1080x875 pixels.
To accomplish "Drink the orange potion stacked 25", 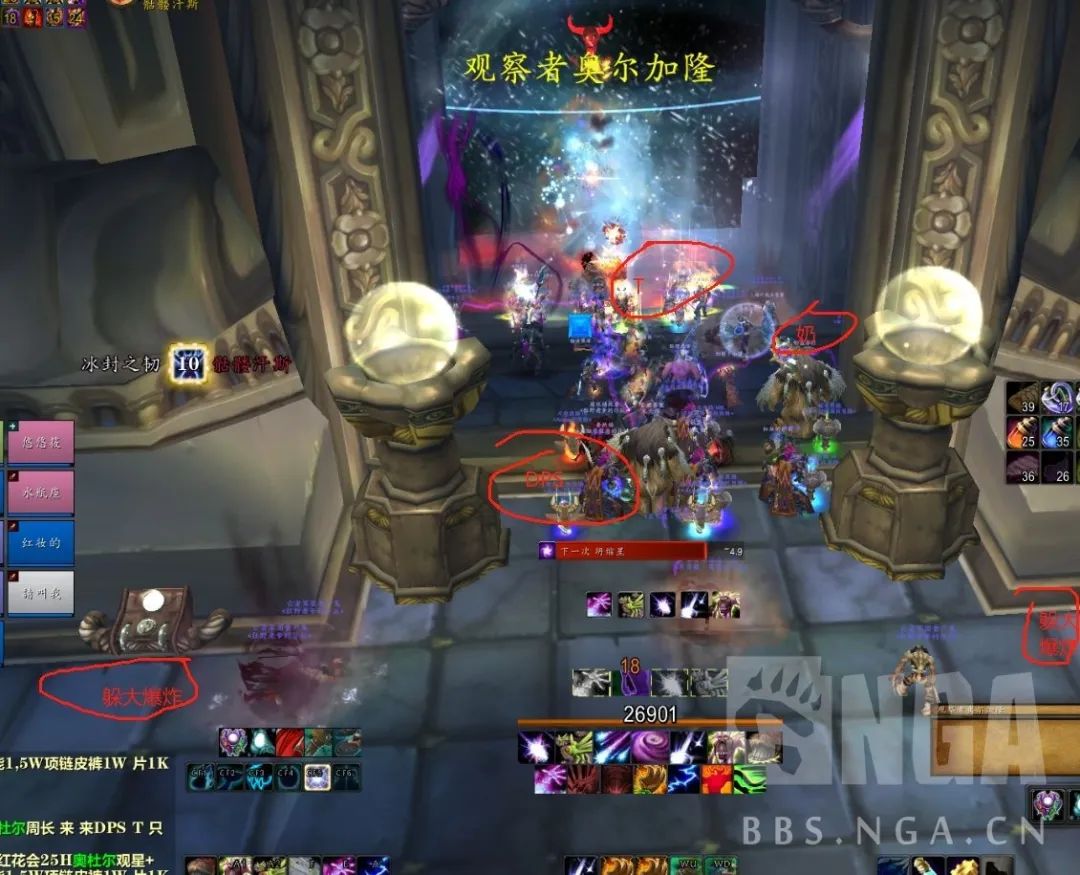I will (x=1022, y=432).
